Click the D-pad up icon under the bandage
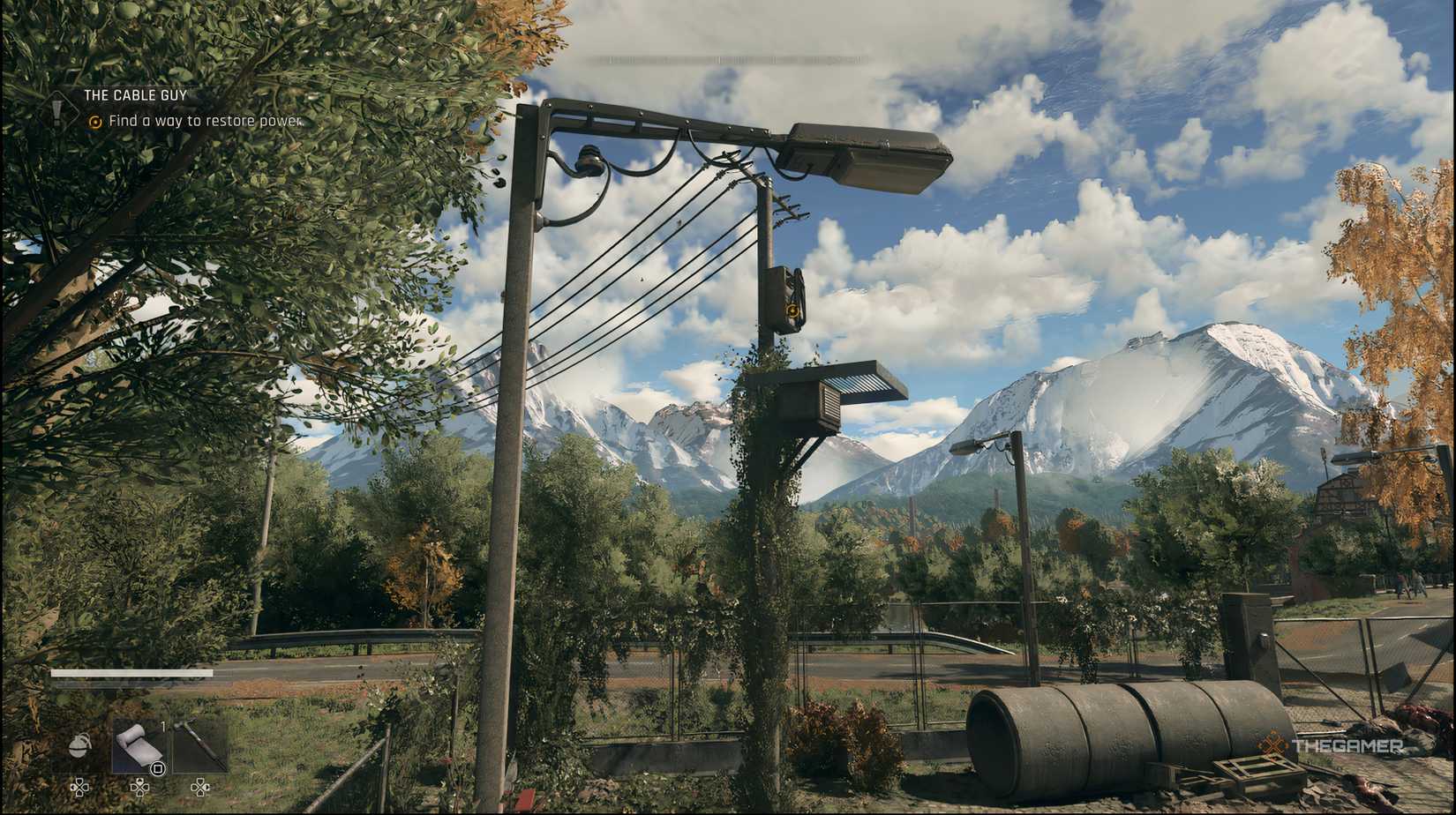 point(140,787)
